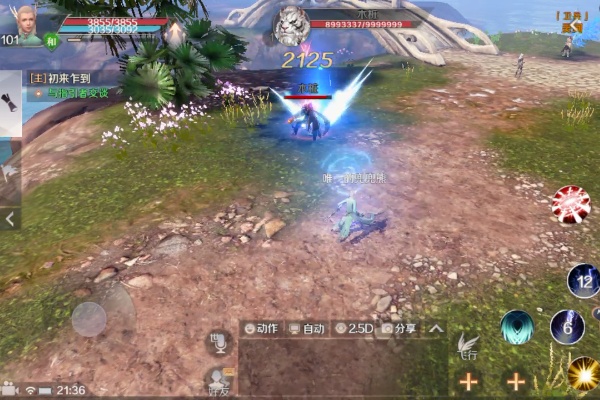Trigger the red burst attack skill
The width and height of the screenshot is (600, 400).
(570, 204)
